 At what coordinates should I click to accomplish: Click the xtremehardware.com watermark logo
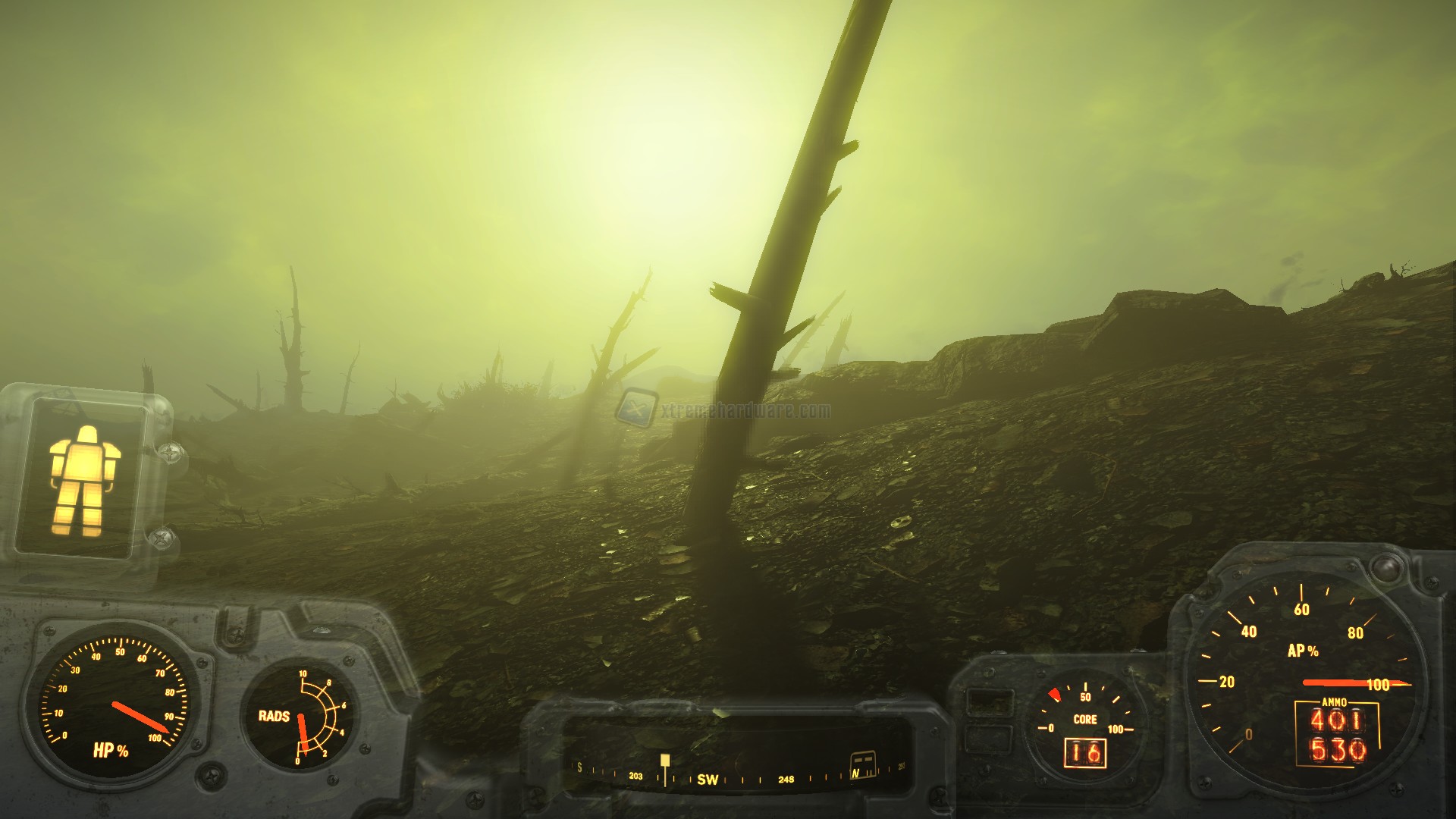point(635,408)
